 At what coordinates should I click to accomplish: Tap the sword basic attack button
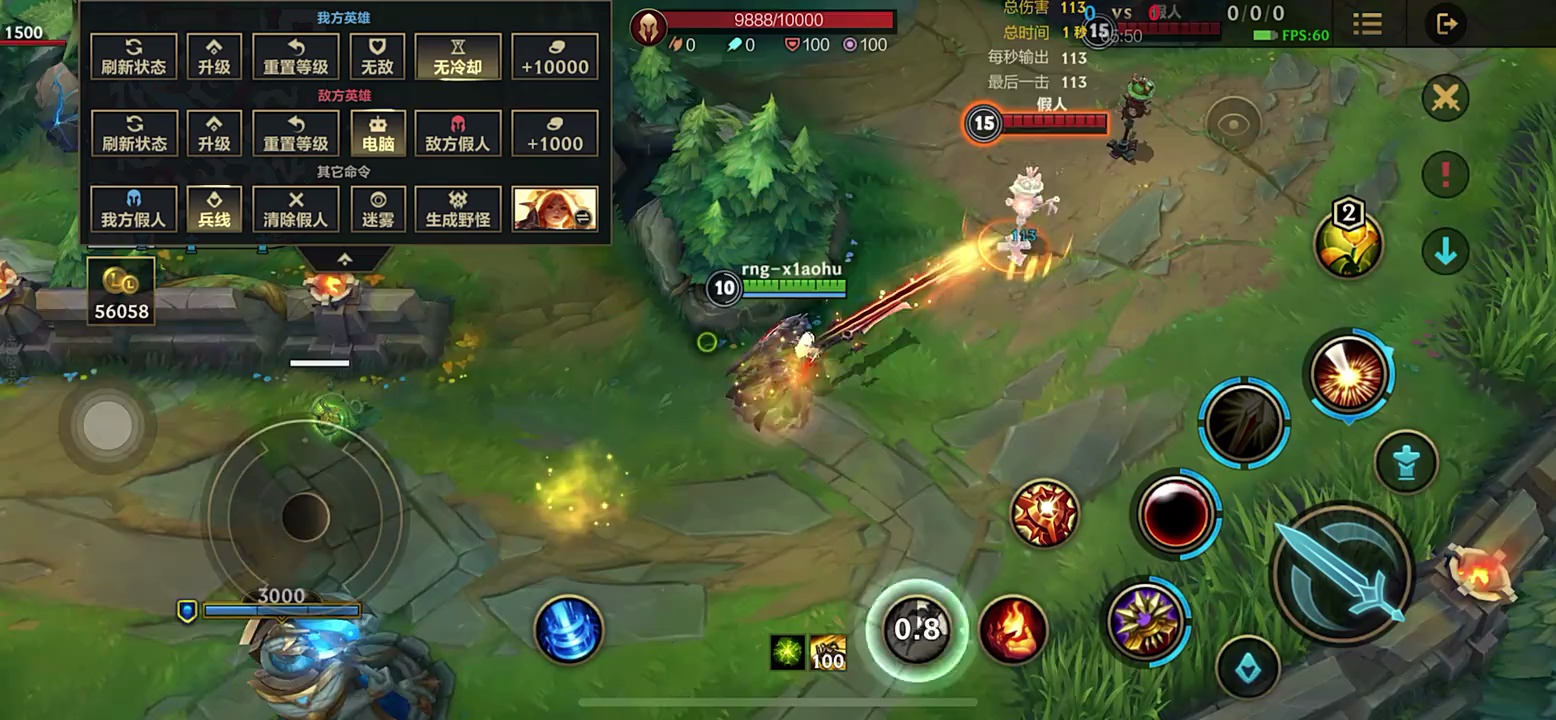1341,573
